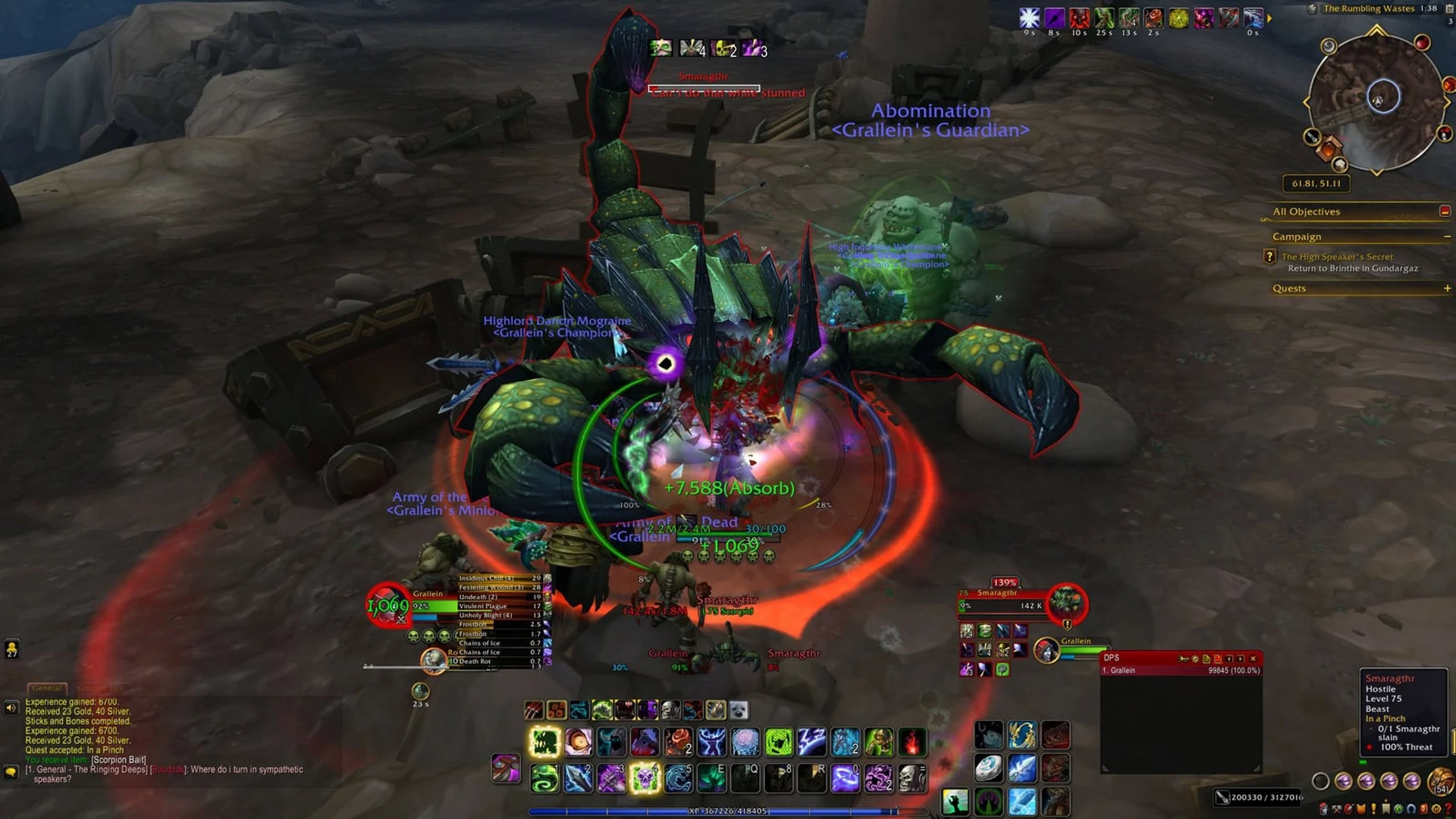
Task: Open the red question mark help icon
Action: click(1447, 810)
